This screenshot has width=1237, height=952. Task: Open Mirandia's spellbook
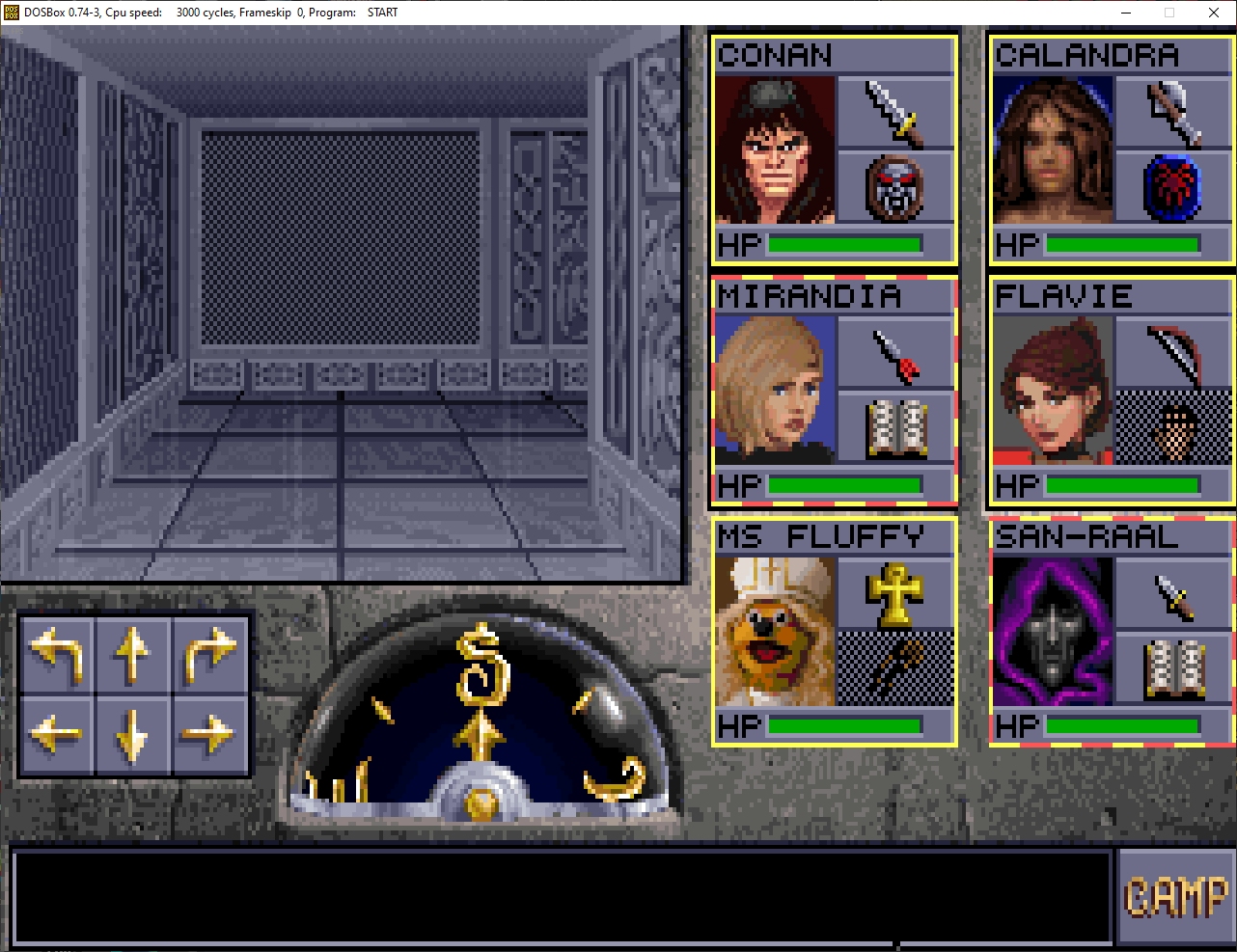tap(894, 427)
